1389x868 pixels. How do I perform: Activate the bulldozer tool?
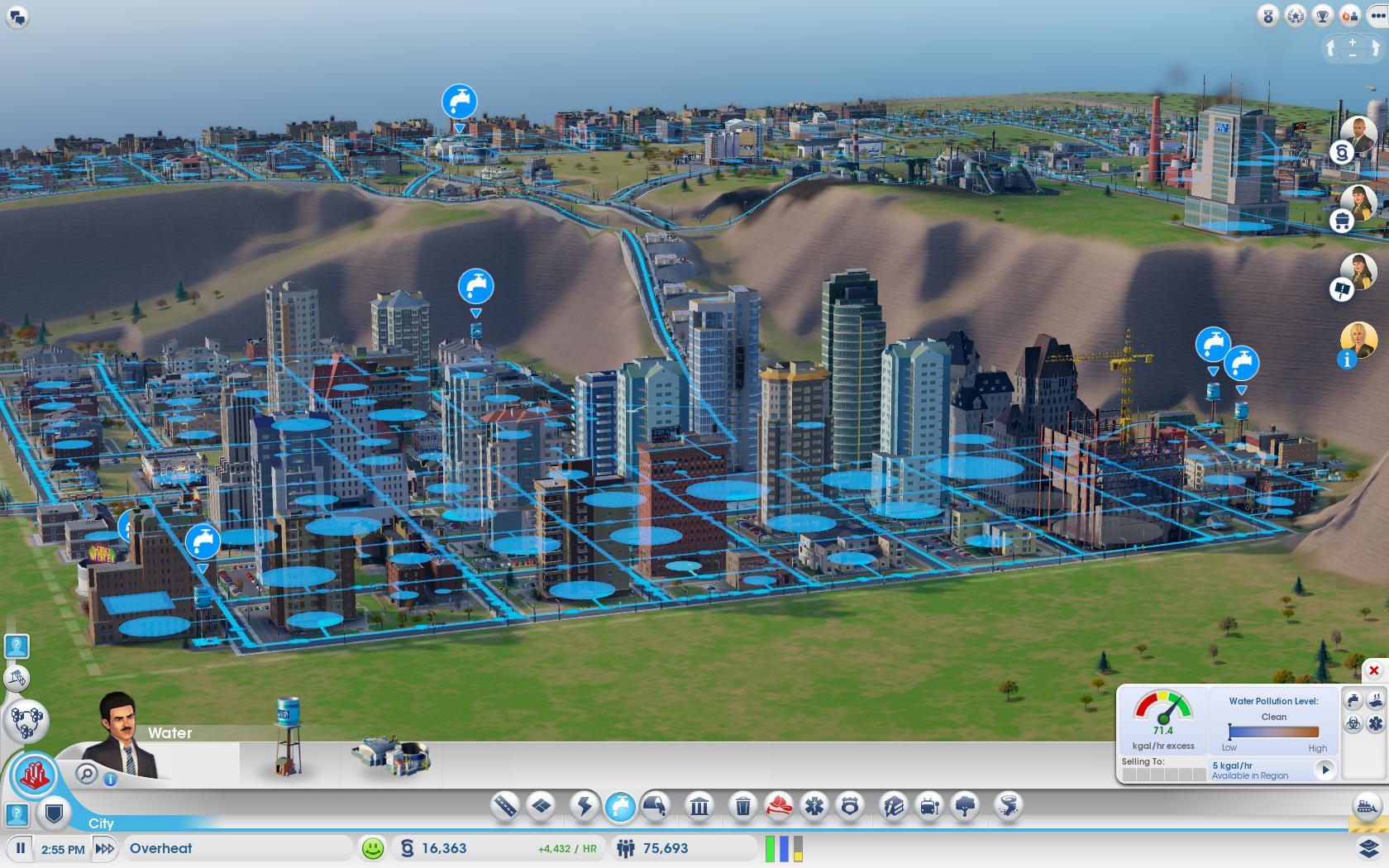click(x=1368, y=805)
